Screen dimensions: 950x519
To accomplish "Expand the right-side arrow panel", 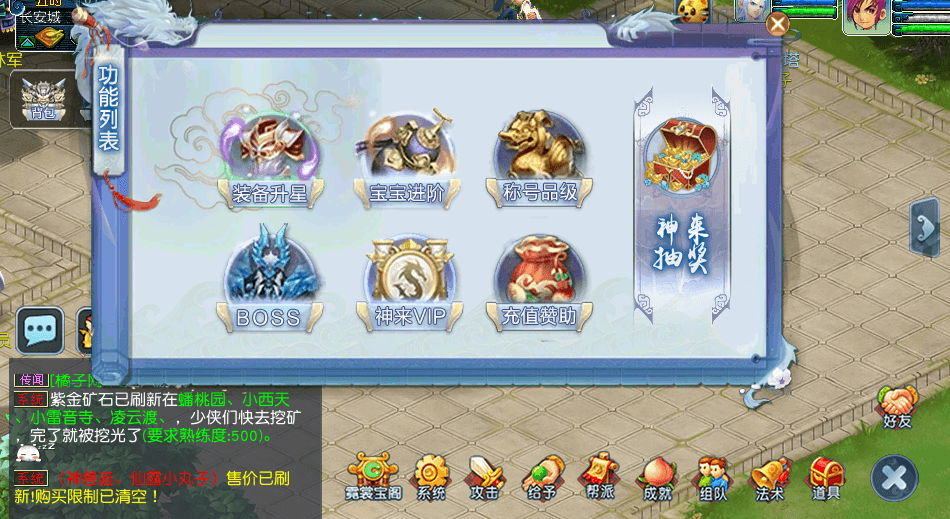I will tap(923, 228).
